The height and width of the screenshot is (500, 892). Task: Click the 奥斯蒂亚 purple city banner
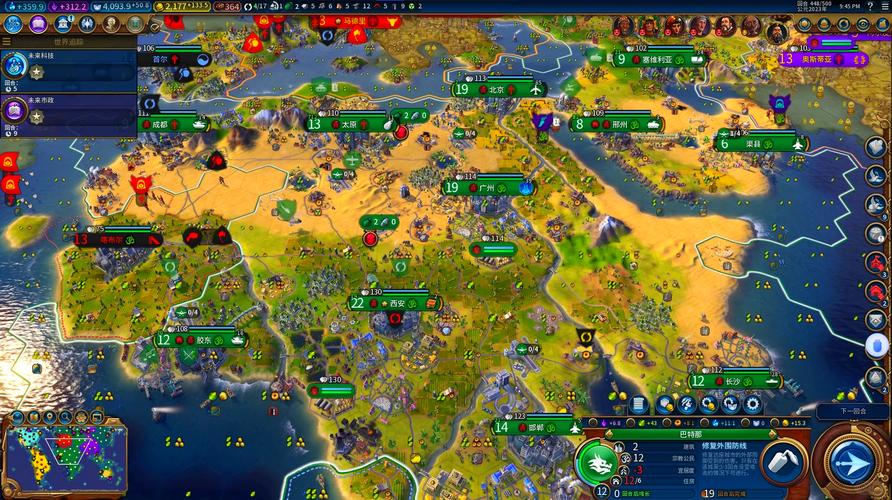tap(819, 59)
